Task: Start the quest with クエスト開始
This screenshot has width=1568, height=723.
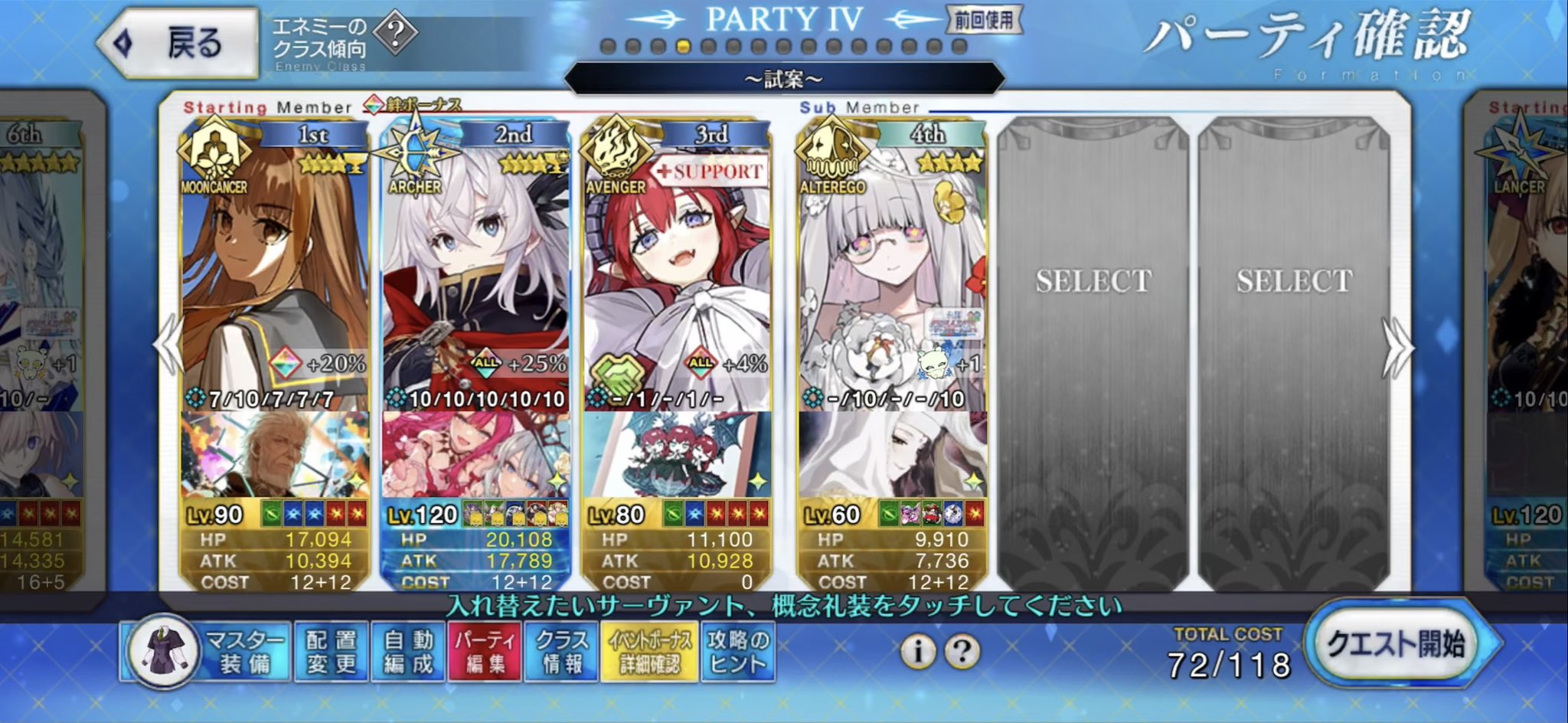Action: point(1396,644)
